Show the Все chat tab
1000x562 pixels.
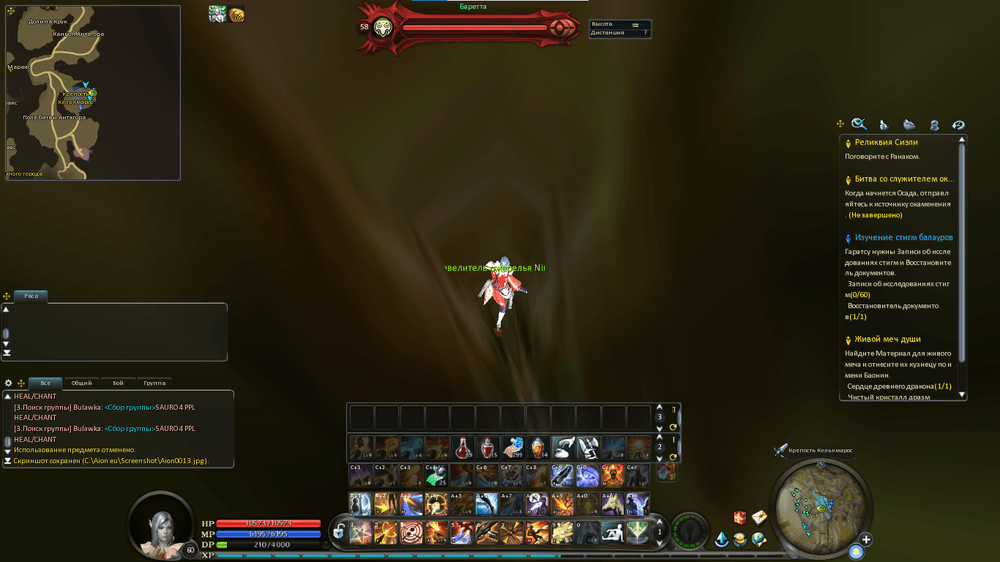coord(46,383)
